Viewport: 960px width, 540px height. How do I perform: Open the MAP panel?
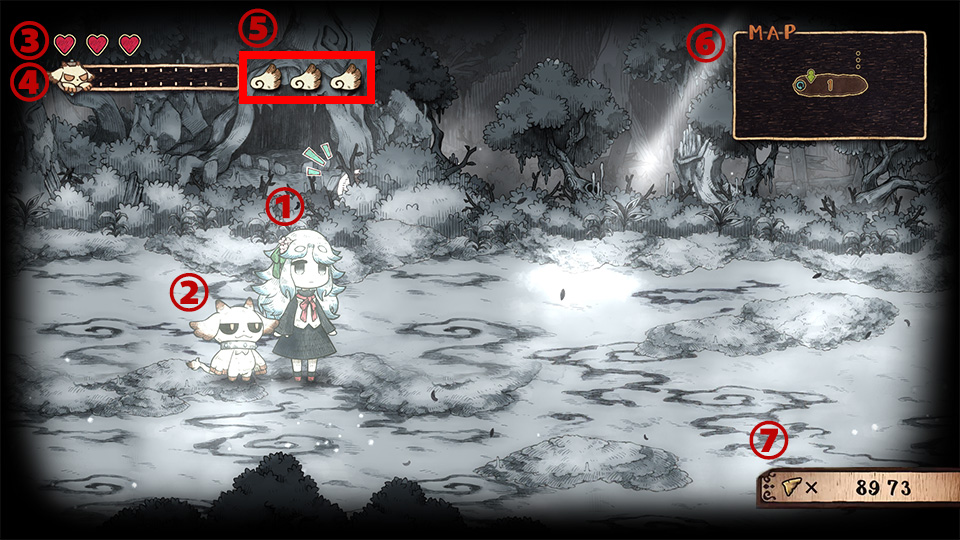[828, 85]
